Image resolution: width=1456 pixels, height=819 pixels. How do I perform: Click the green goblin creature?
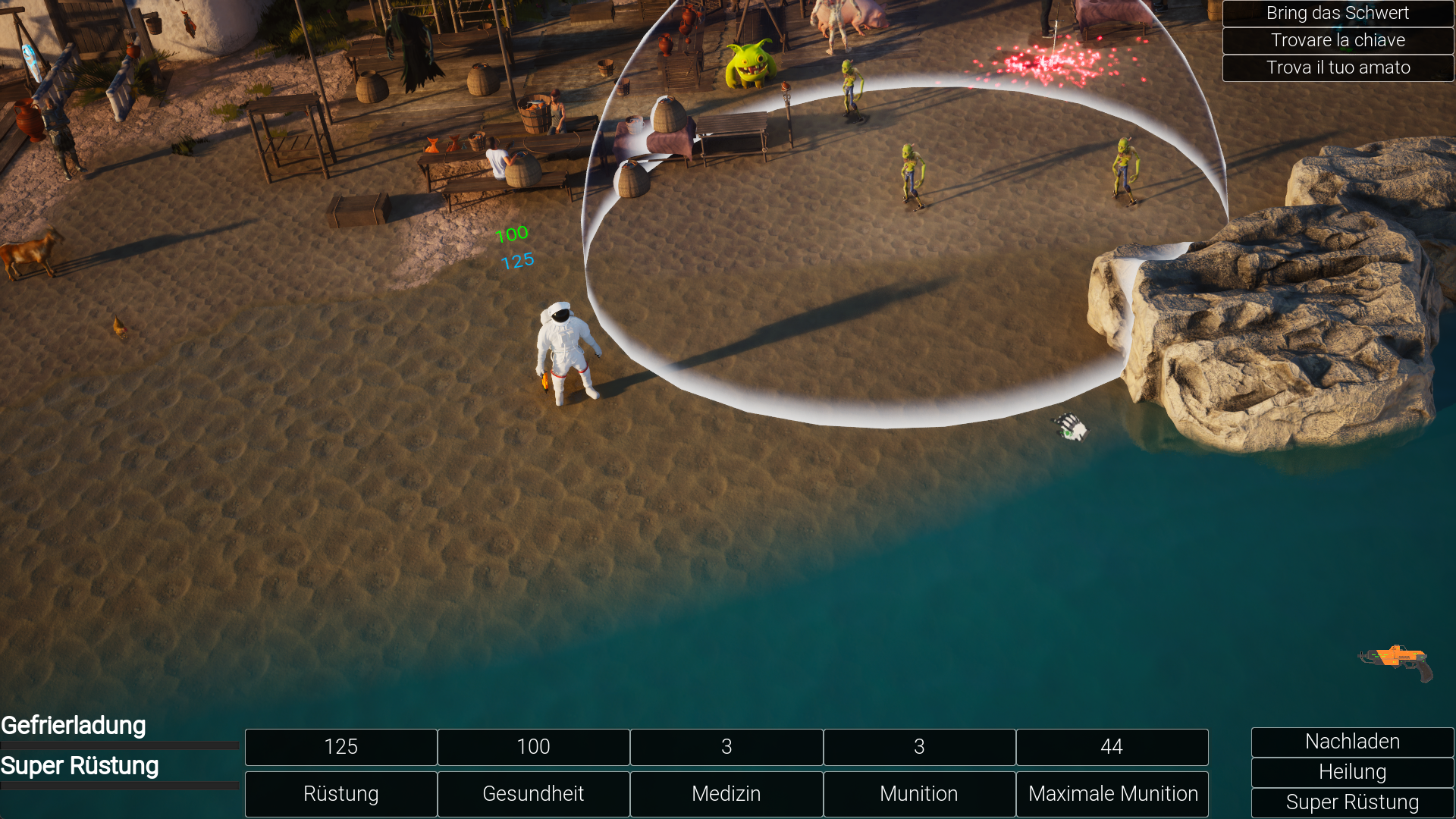click(749, 61)
